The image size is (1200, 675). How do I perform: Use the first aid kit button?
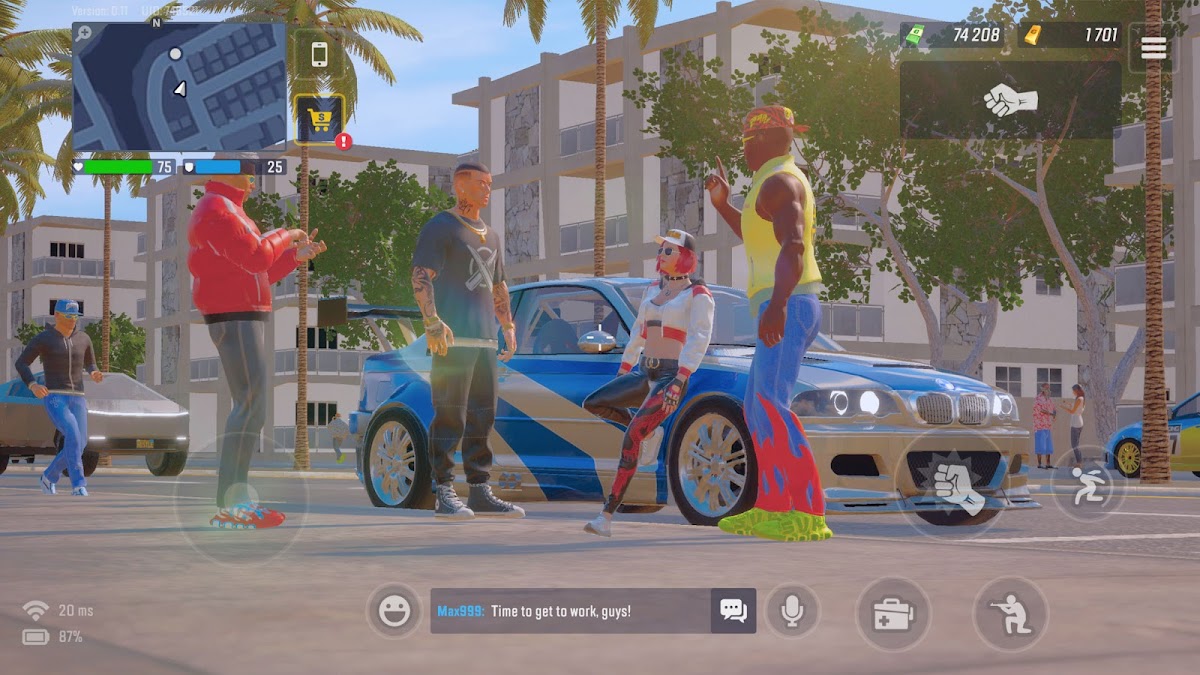(893, 614)
